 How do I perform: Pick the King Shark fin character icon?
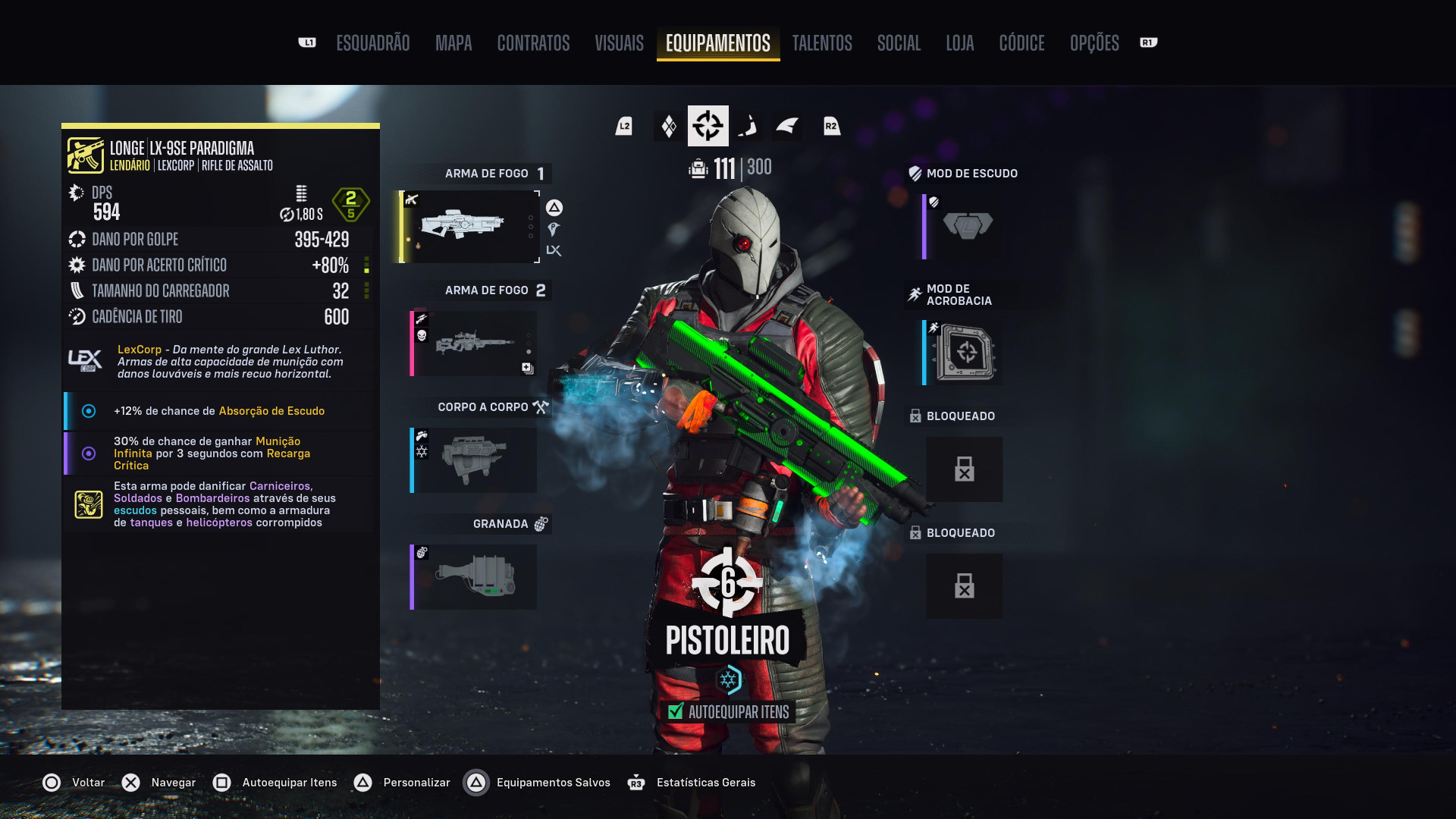pyautogui.click(x=787, y=126)
